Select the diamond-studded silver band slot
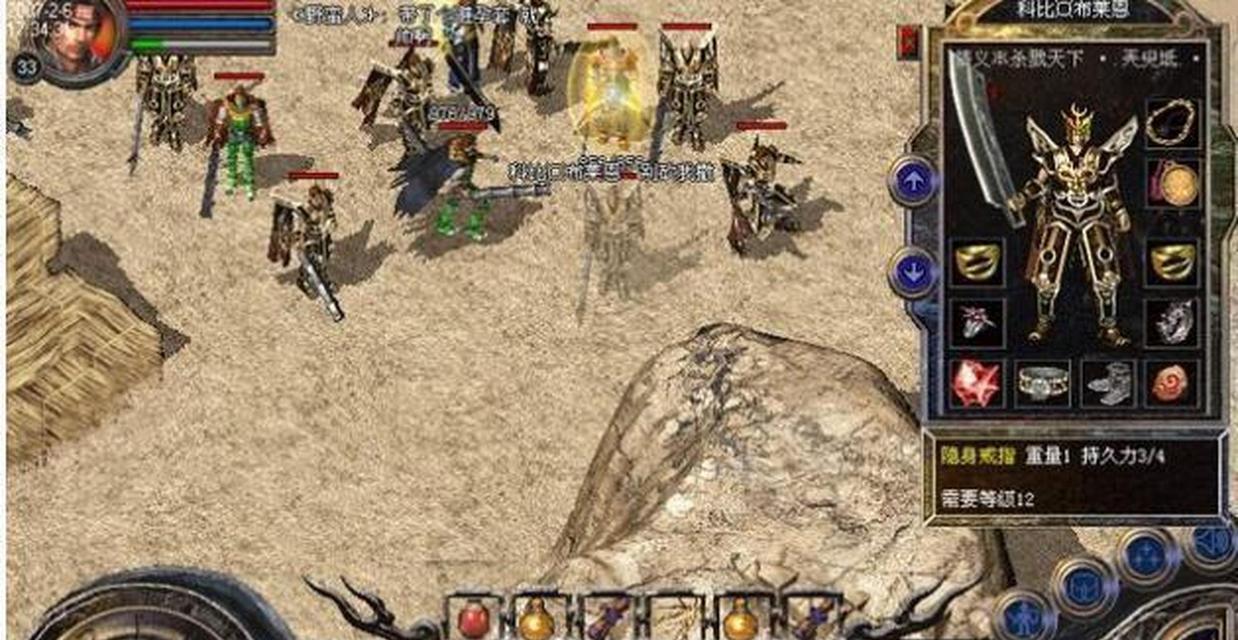The width and height of the screenshot is (1238, 640). point(1043,383)
